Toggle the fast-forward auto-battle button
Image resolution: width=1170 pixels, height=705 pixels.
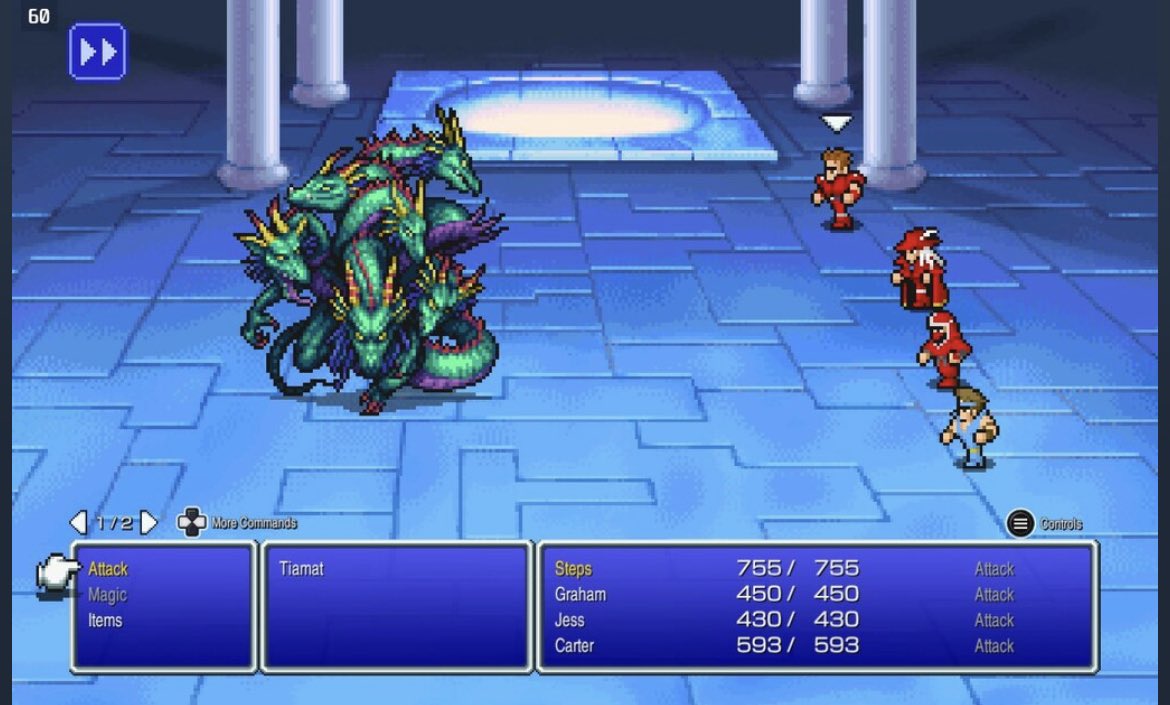pos(97,51)
